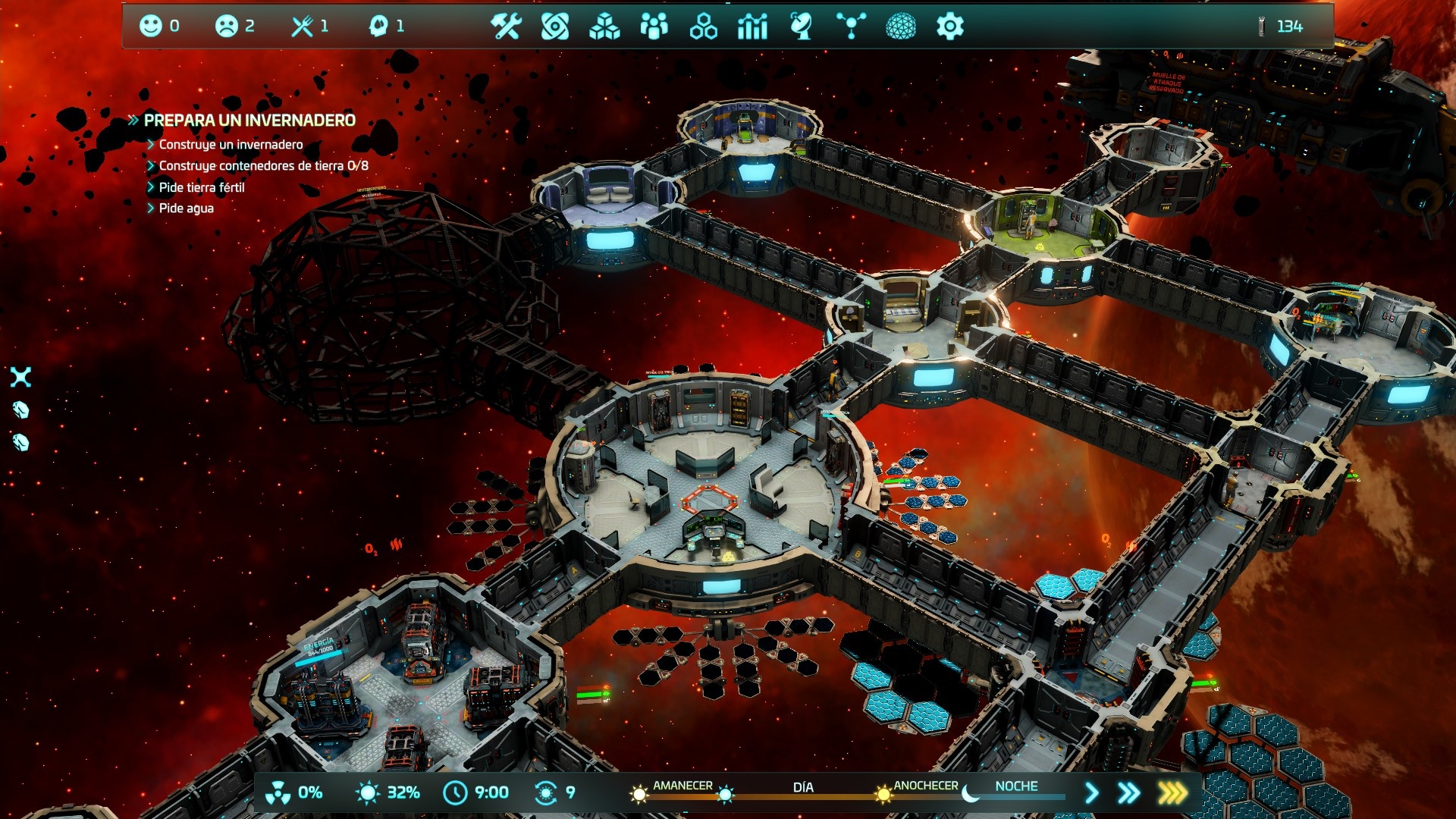This screenshot has width=1456, height=819.
Task: Open the game settings gear
Action: click(952, 27)
